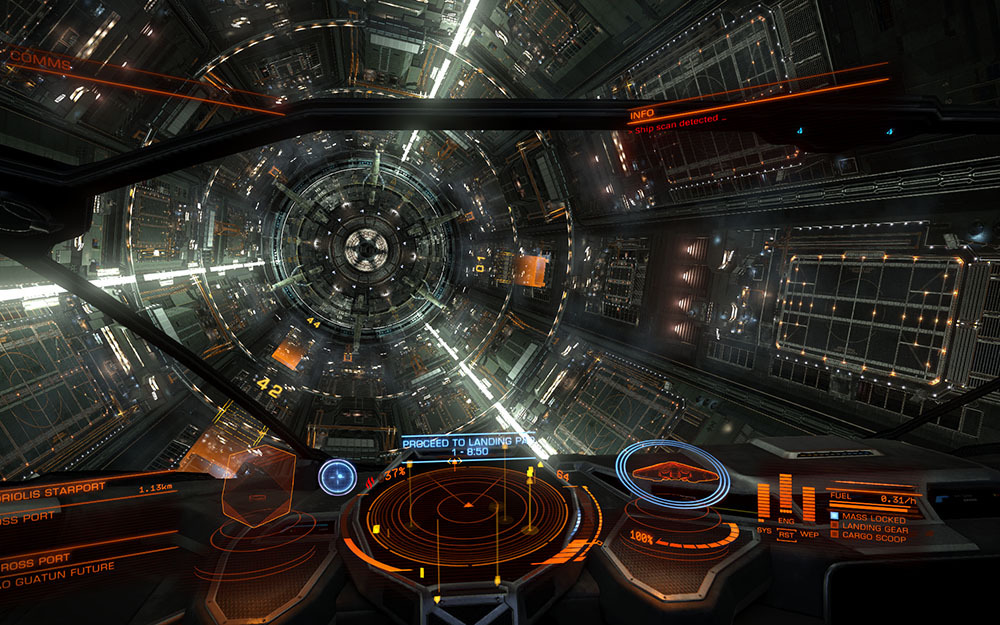Viewport: 1000px width, 625px height.
Task: Click the blue navigation compass
Action: pyautogui.click(x=337, y=476)
